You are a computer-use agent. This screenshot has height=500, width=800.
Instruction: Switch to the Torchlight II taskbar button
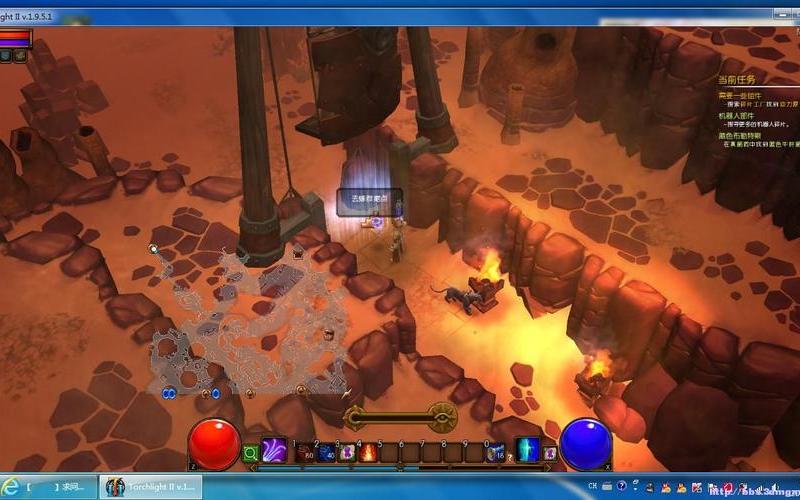[152, 487]
